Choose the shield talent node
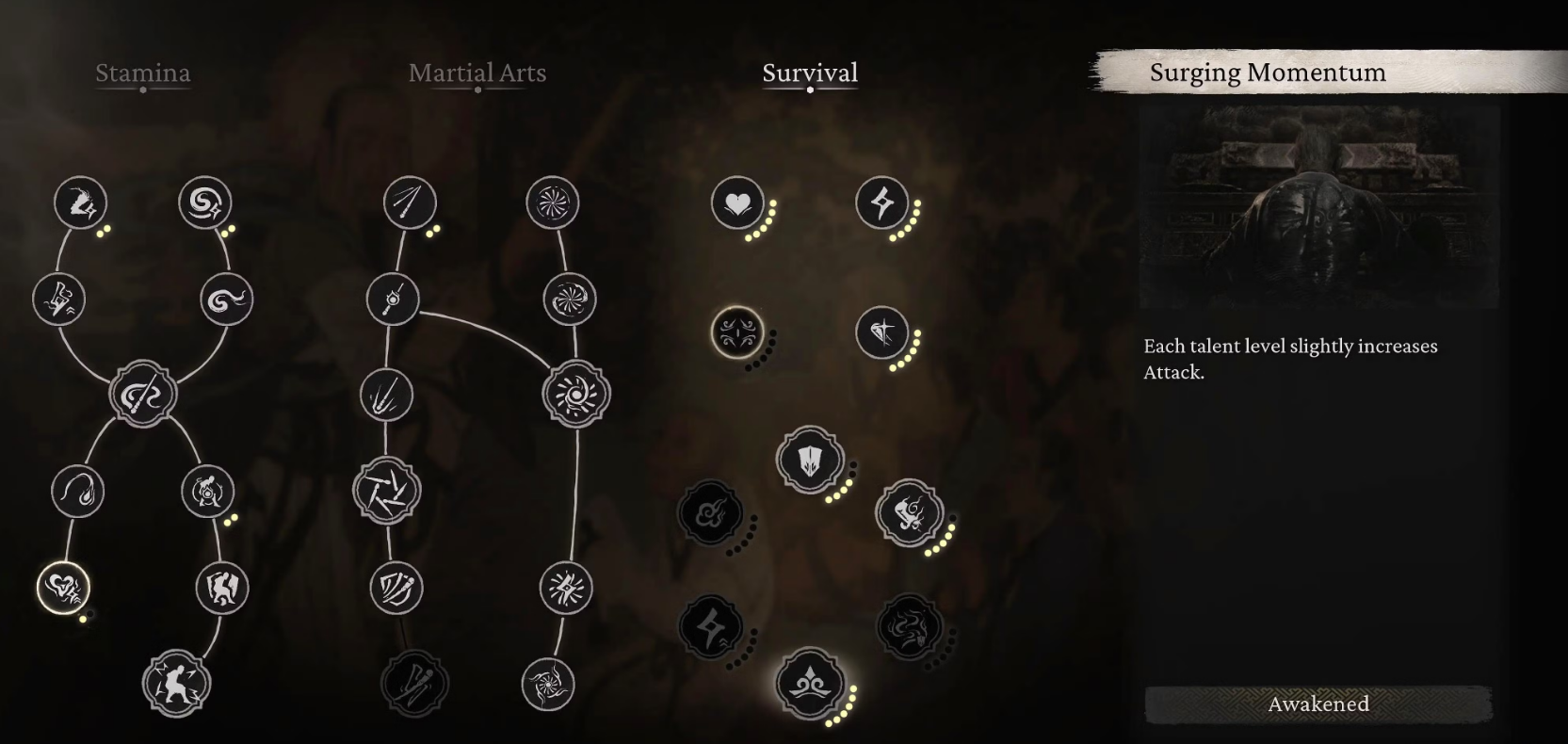Screen dimensions: 1568x744 point(809,461)
